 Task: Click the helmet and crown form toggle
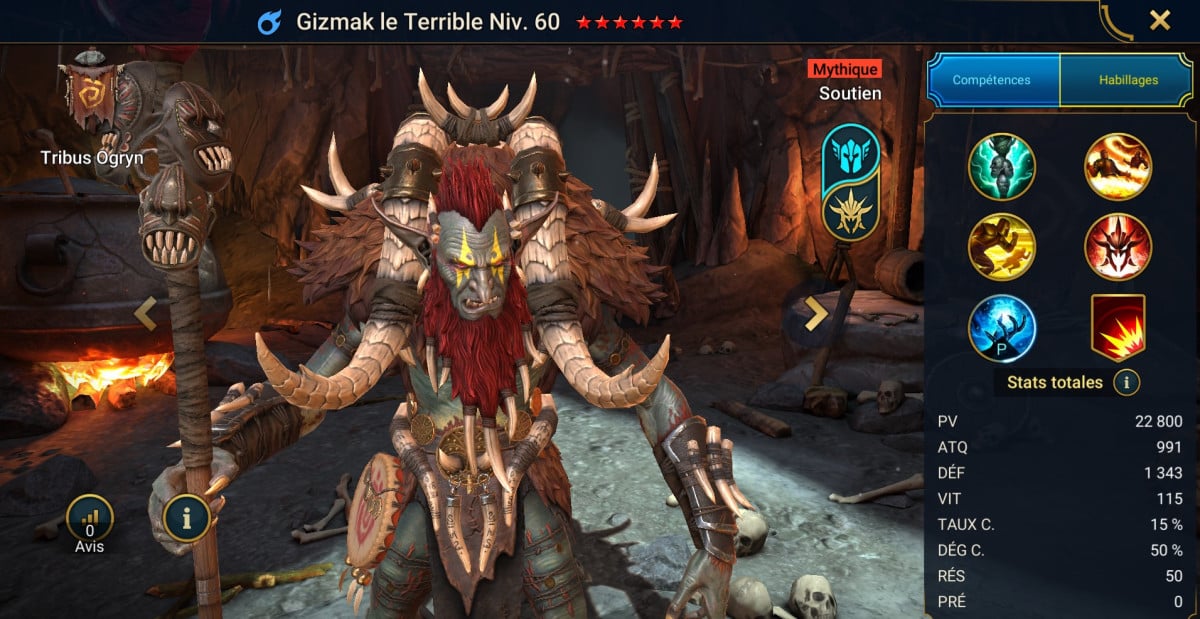851,182
